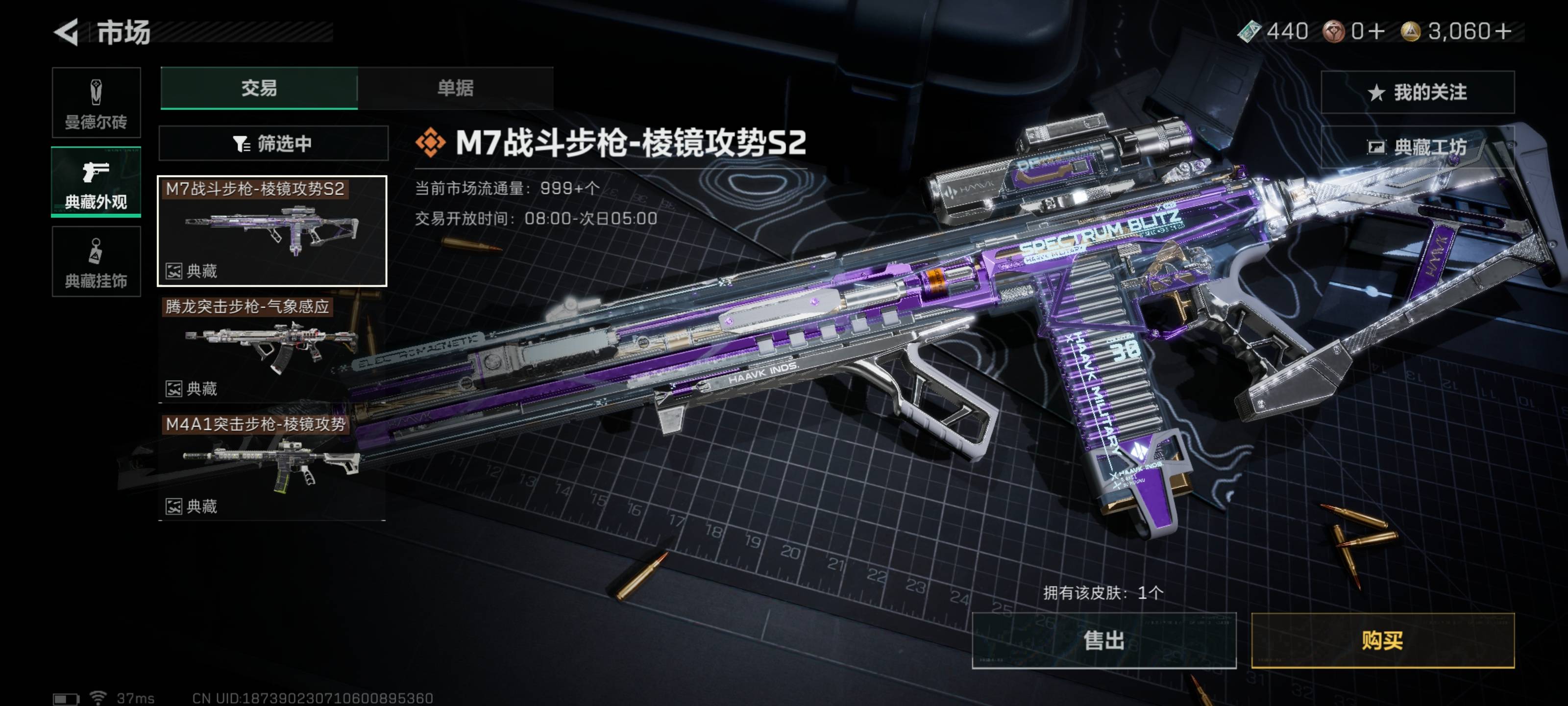Enter the 典藏工坊 workshop
1568x706 pixels.
[1417, 147]
